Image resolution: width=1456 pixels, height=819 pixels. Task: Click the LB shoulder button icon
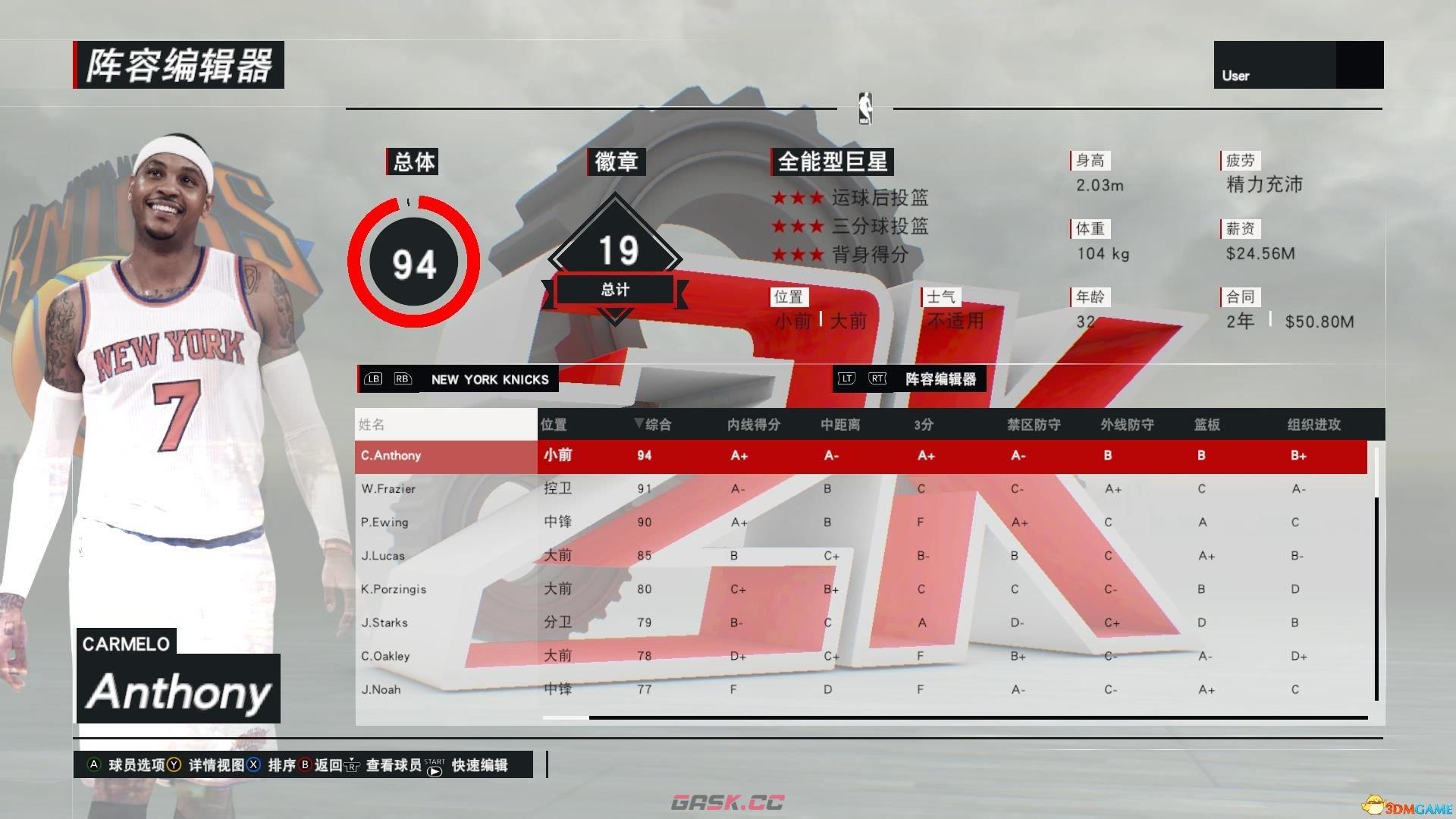tap(372, 379)
